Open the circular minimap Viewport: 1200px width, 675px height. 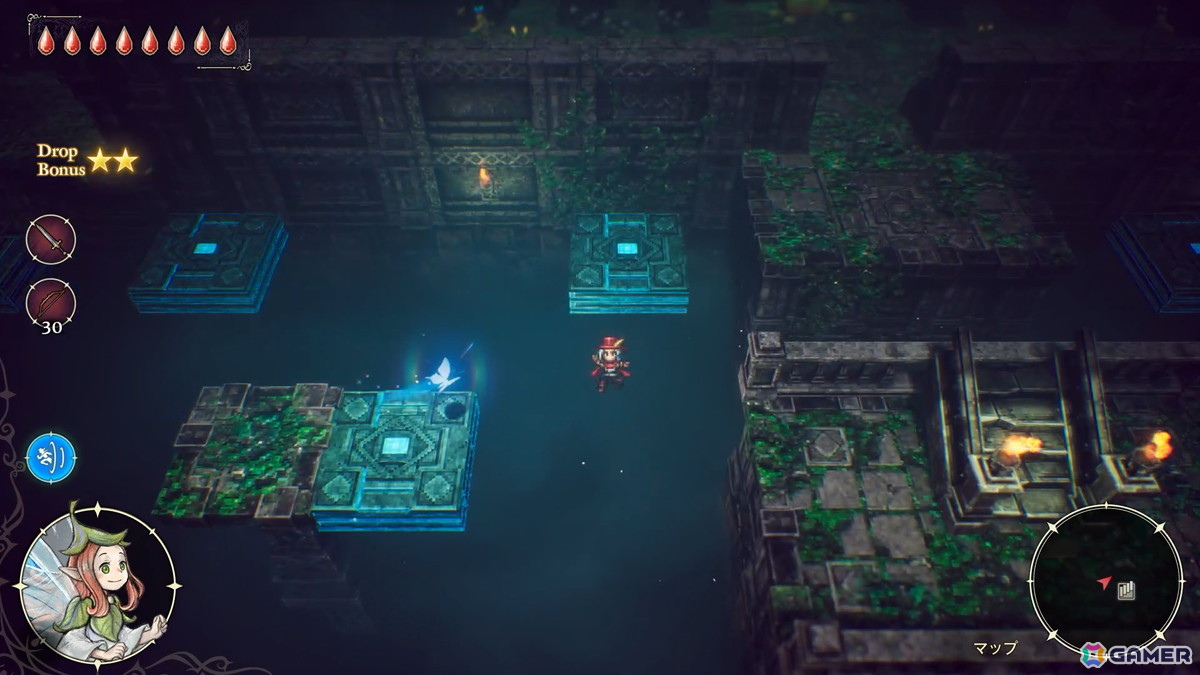point(1105,580)
